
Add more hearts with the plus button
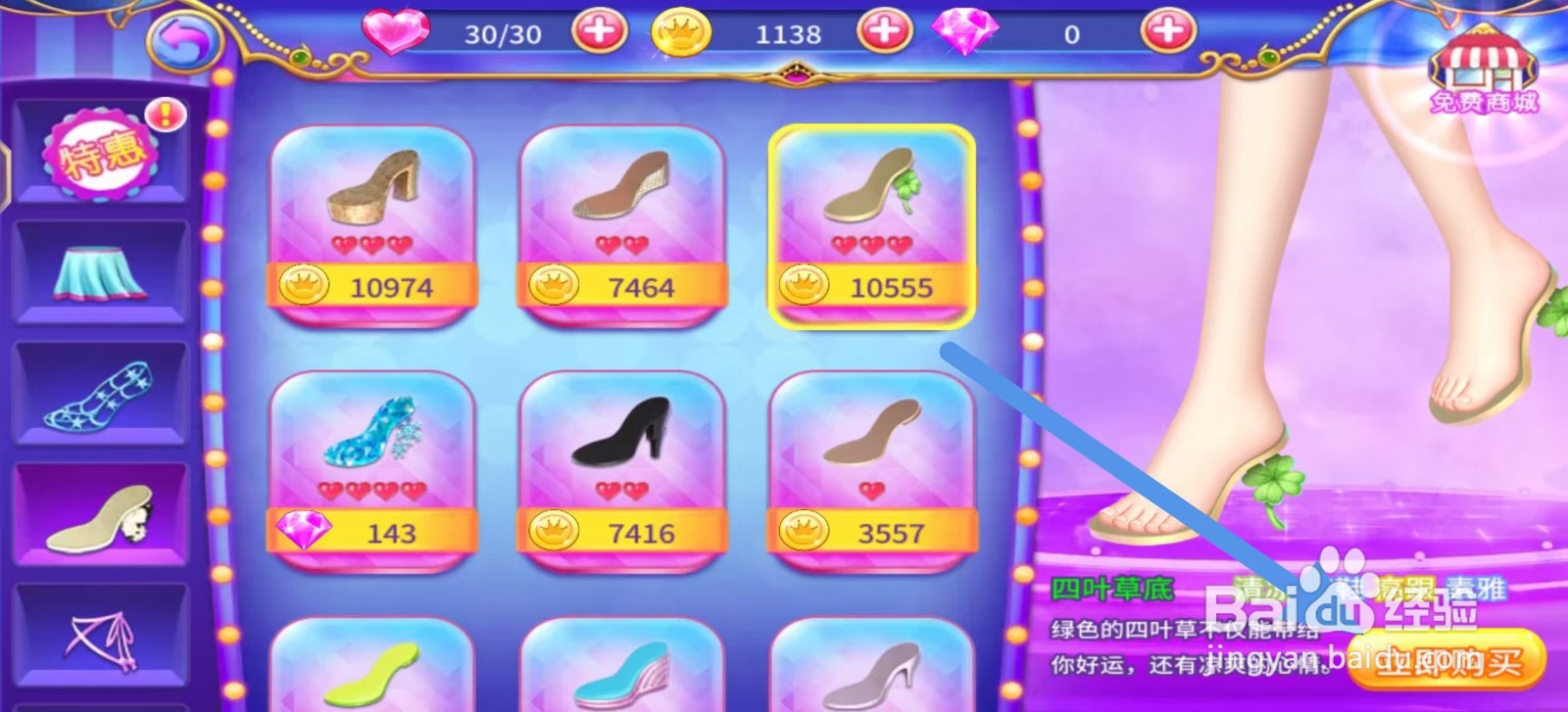[x=598, y=30]
